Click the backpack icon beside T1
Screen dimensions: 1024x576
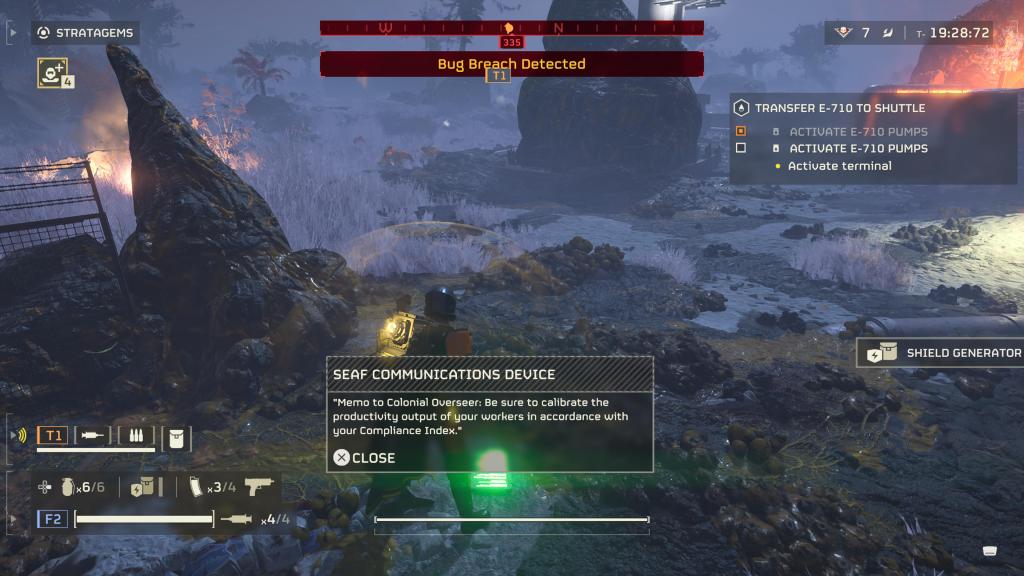click(x=176, y=437)
